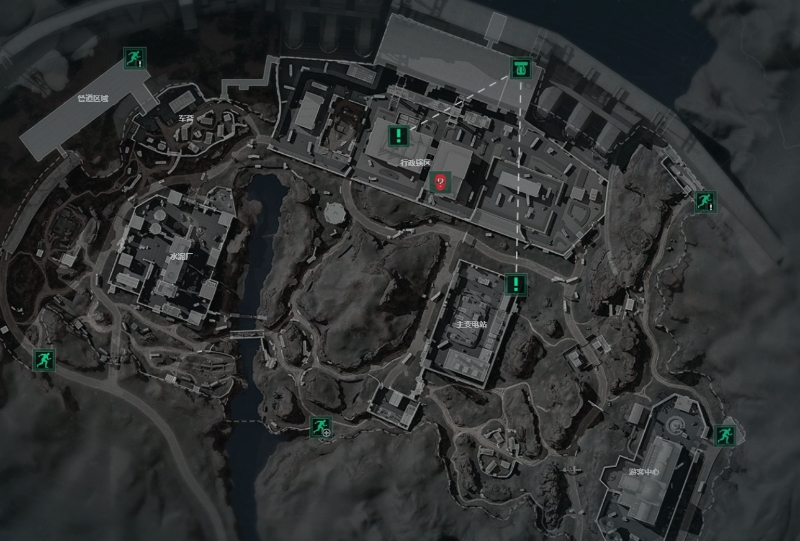The width and height of the screenshot is (800, 541).
Task: Select the extraction marker beside 管道区域
Action: (x=132, y=58)
